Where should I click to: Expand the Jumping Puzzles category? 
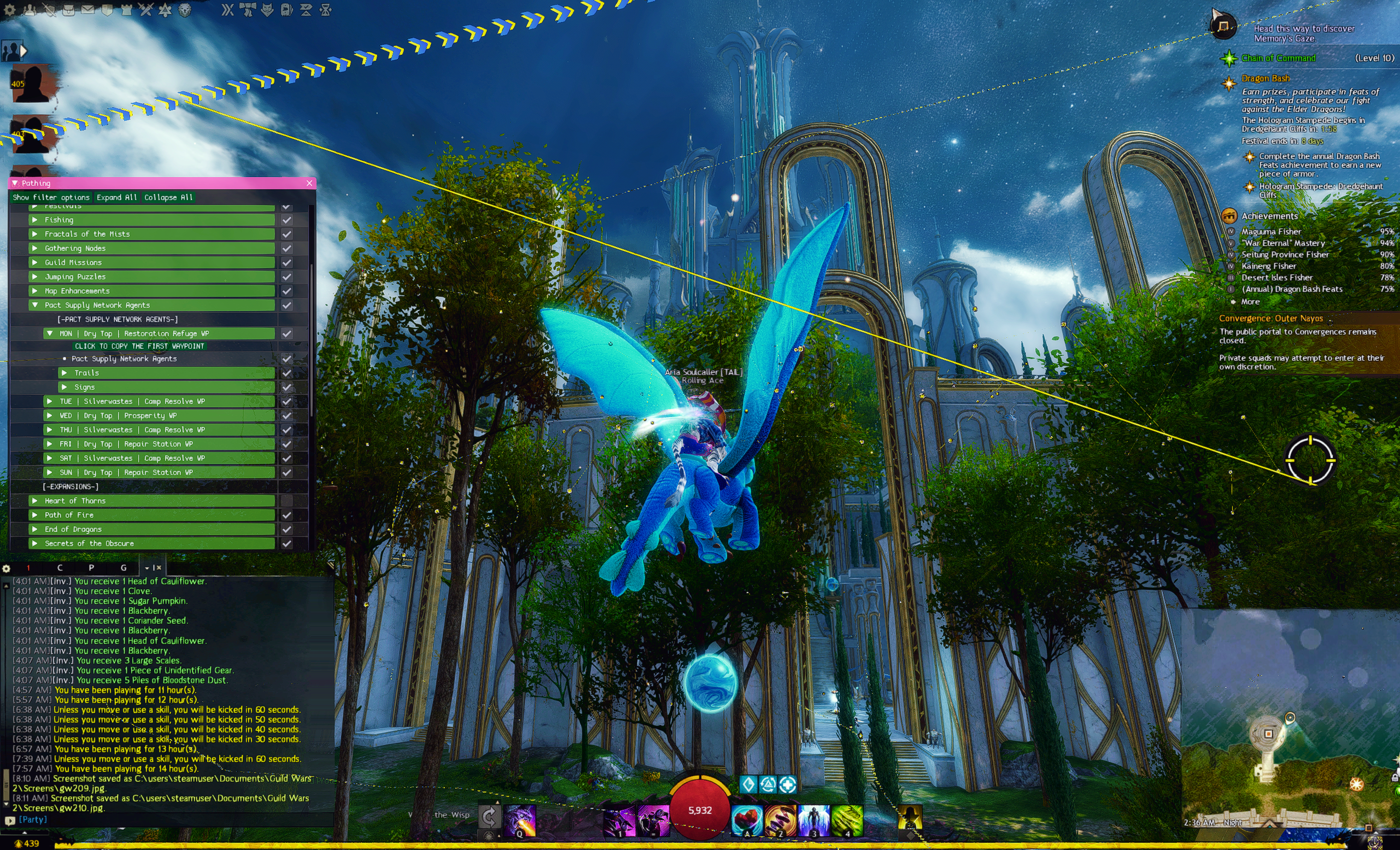(34, 277)
